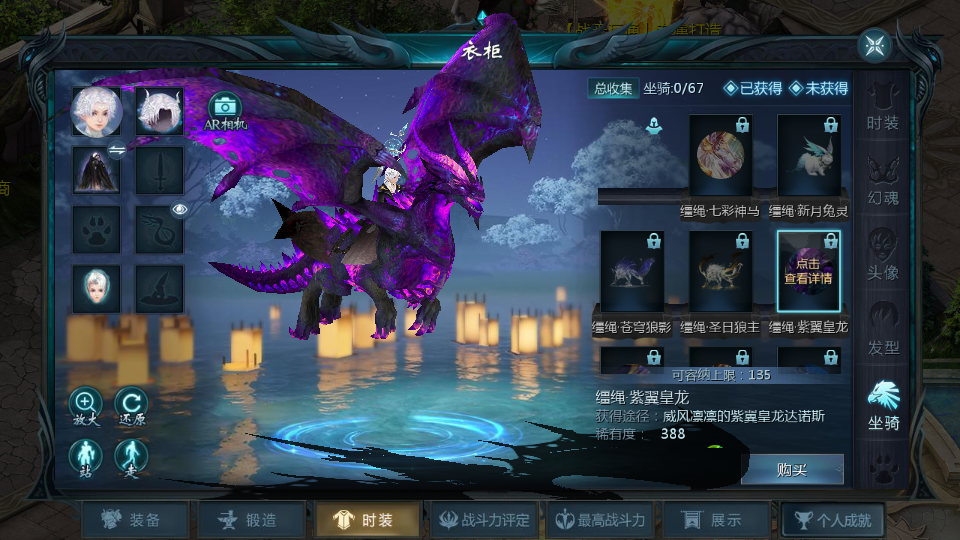Viewport: 960px width, 540px height.
Task: Zoom in with the 放大 button
Action: tap(85, 407)
